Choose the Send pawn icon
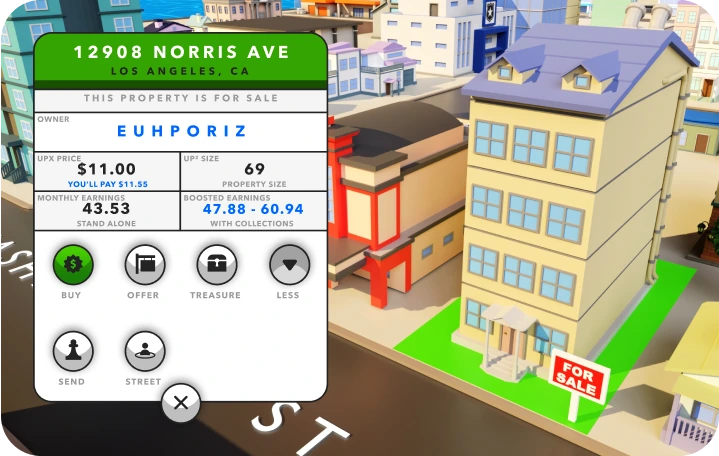Viewport: 719px width, 456px height. click(x=72, y=351)
